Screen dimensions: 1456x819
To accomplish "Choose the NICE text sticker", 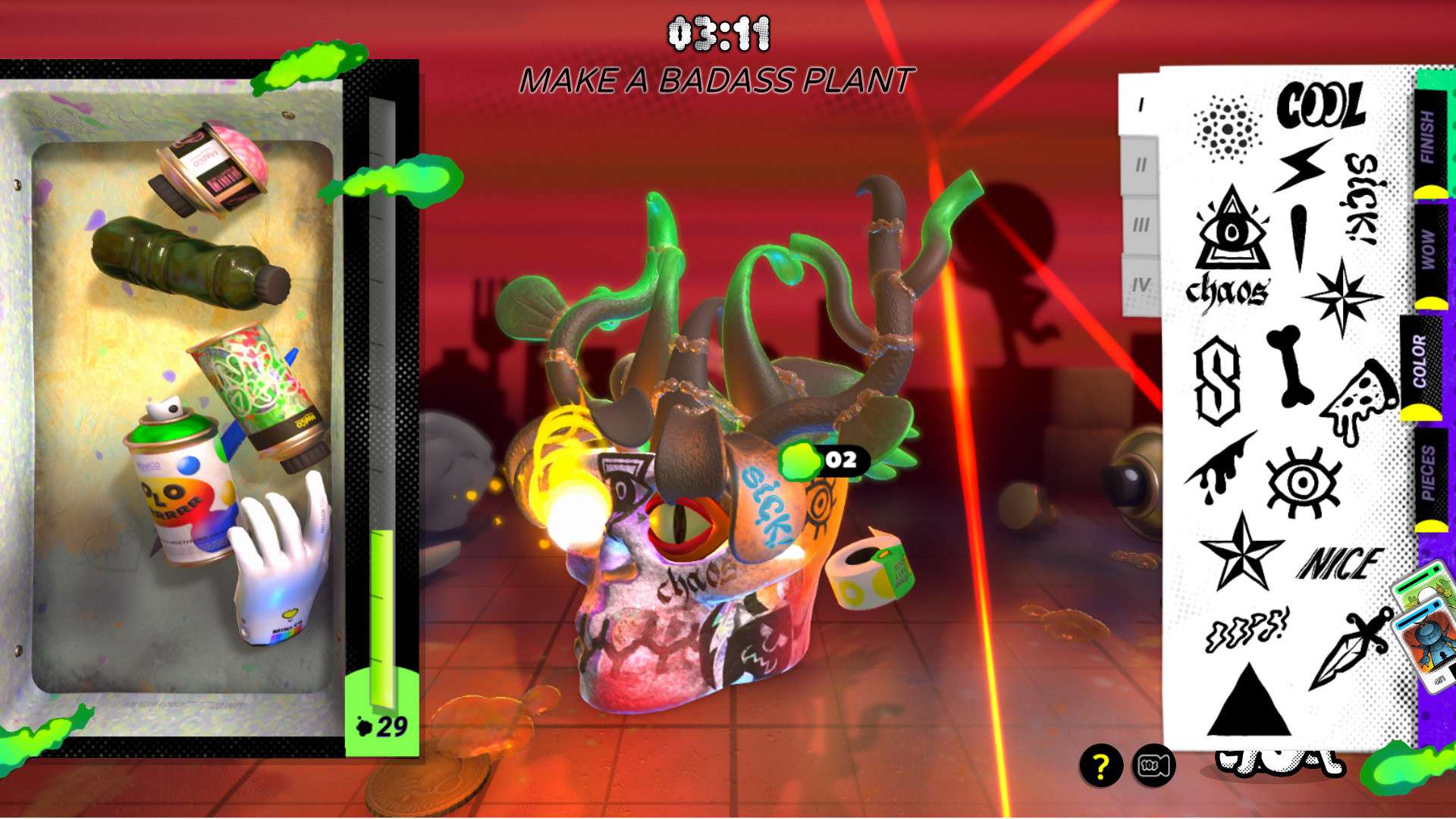I will click(x=1339, y=564).
